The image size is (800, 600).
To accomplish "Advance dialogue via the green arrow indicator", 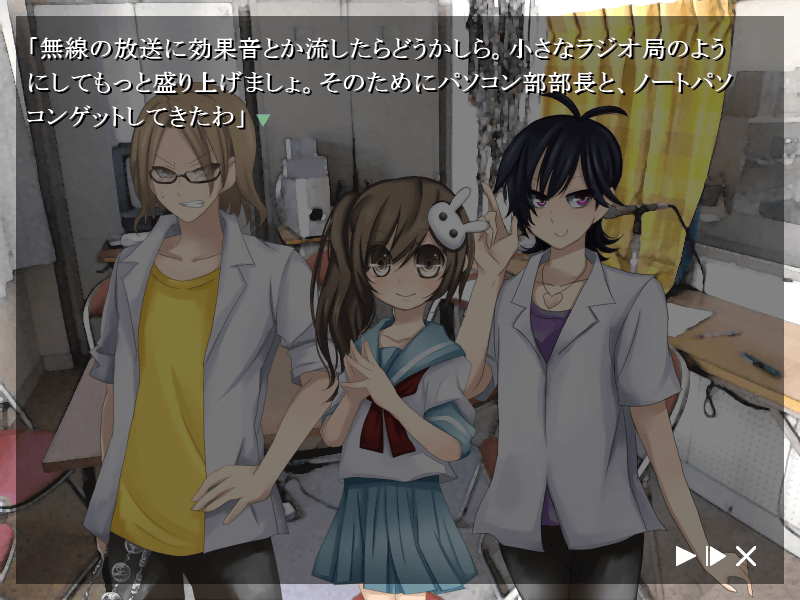I will pos(264,120).
